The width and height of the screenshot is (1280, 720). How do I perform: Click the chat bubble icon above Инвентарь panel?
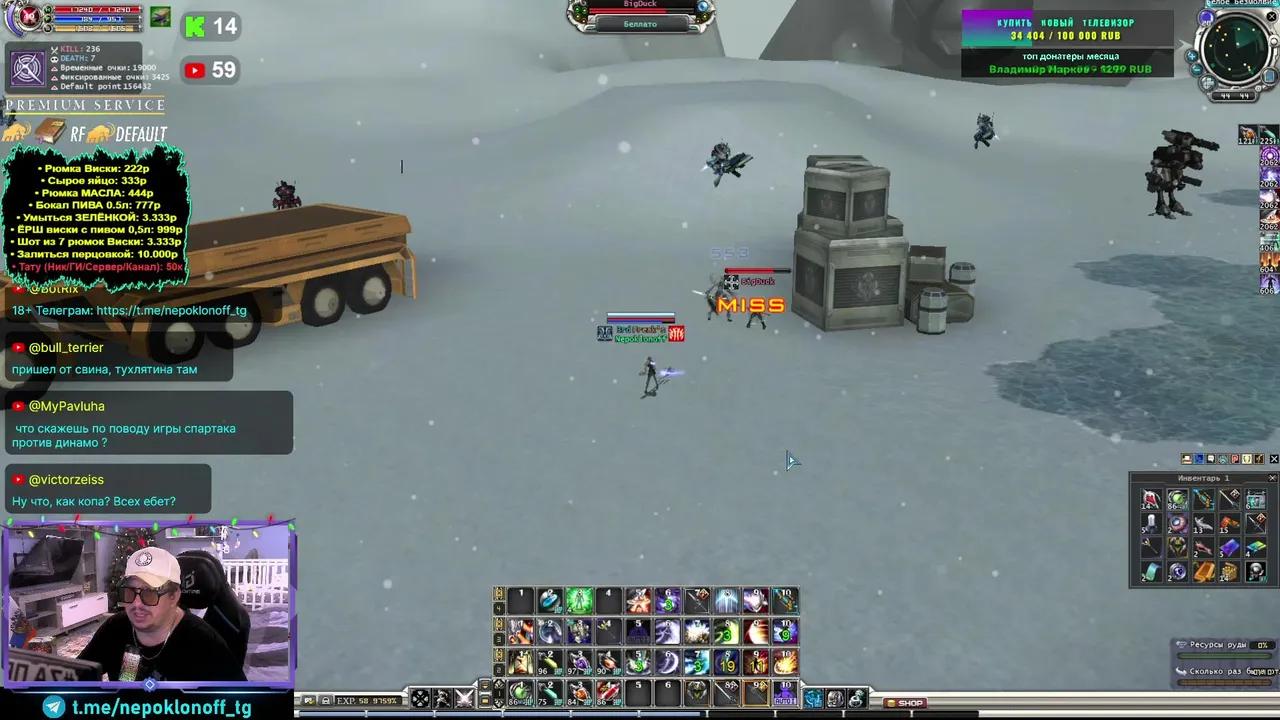point(1211,459)
